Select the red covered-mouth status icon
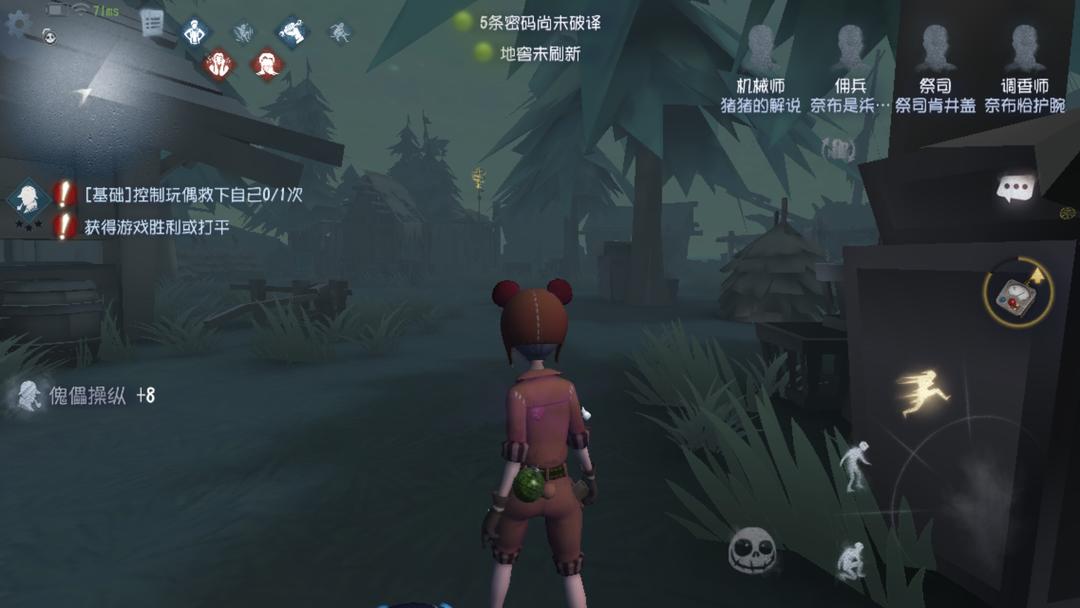 click(x=267, y=65)
